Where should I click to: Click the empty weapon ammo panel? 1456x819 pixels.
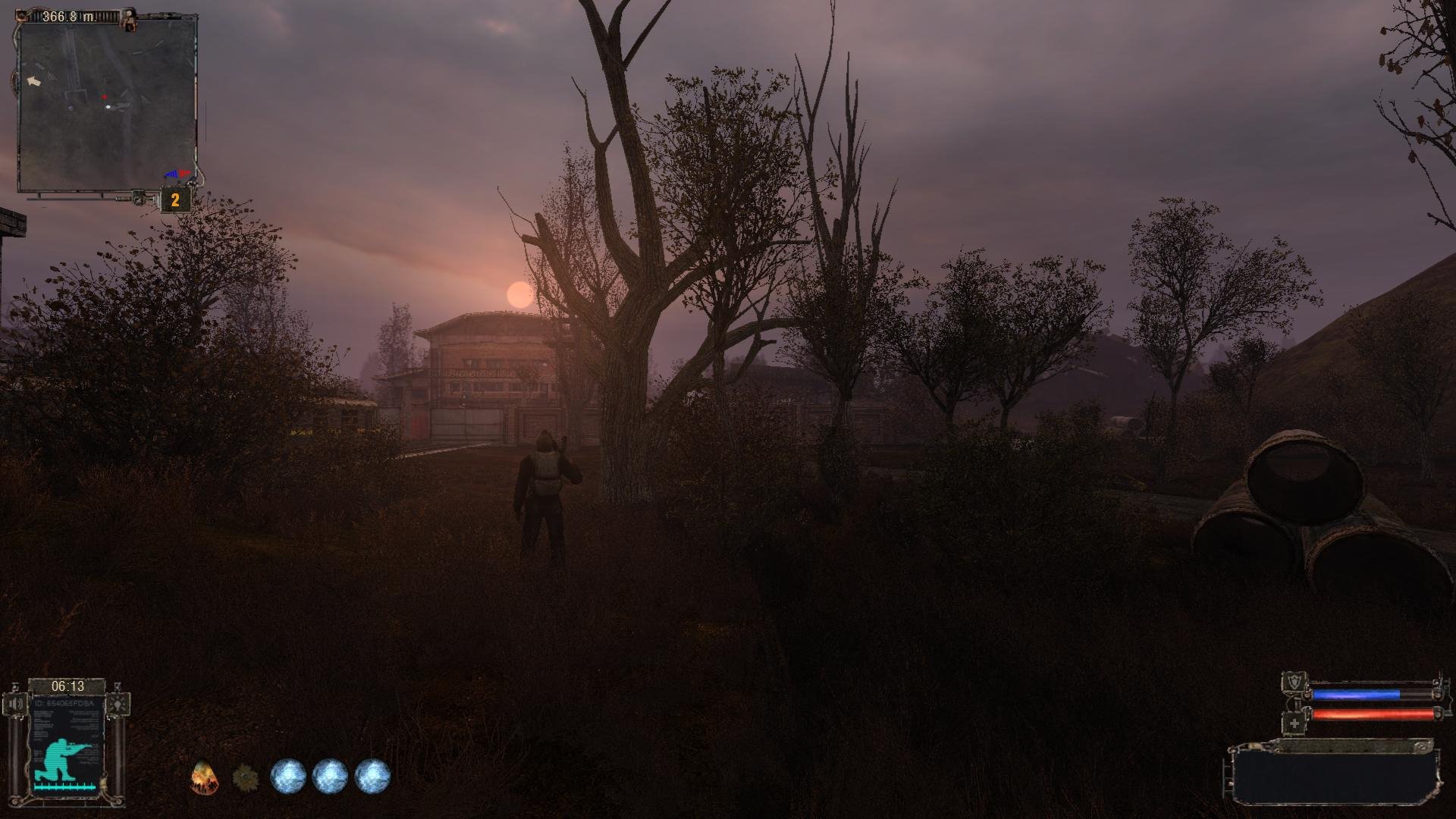click(1335, 777)
